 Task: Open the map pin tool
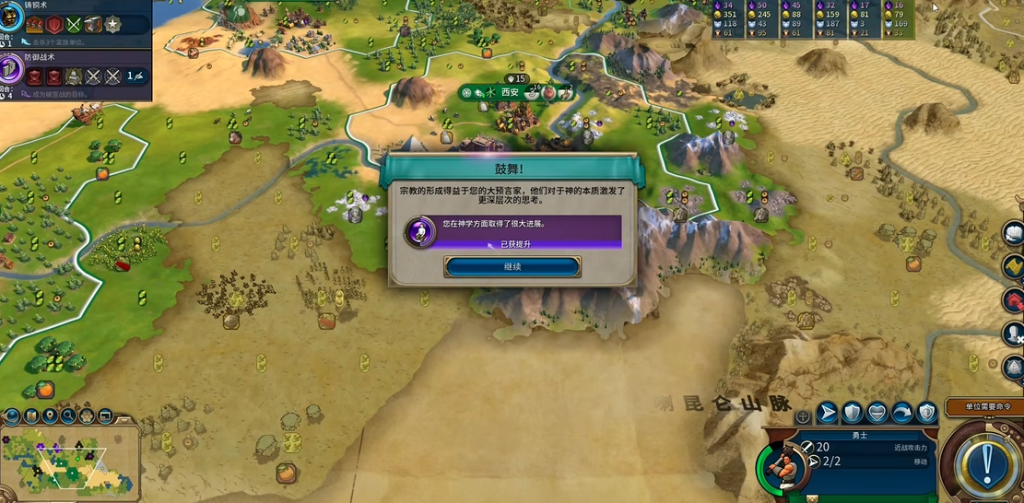click(49, 415)
